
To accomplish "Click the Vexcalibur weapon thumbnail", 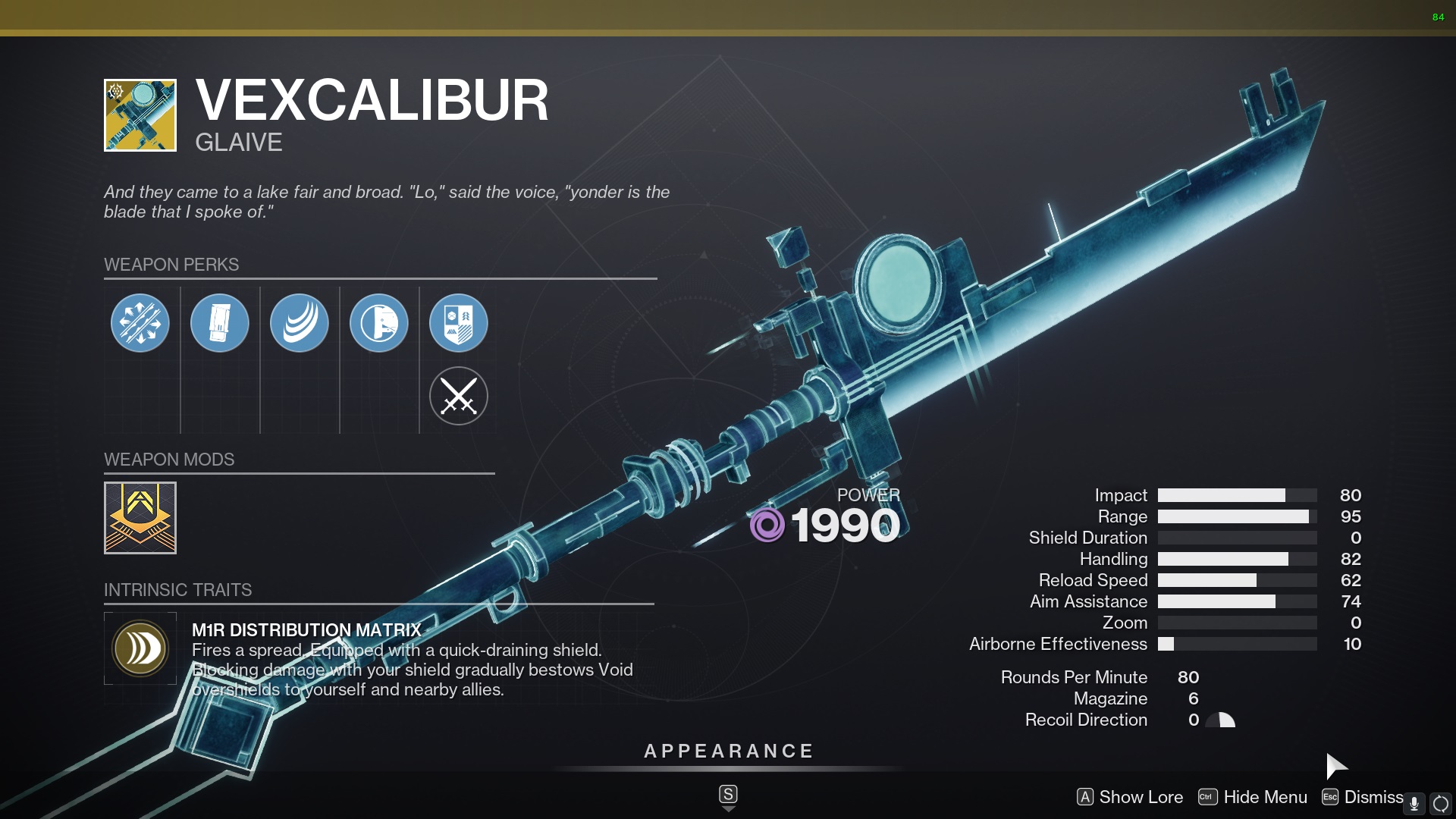I will 140,114.
